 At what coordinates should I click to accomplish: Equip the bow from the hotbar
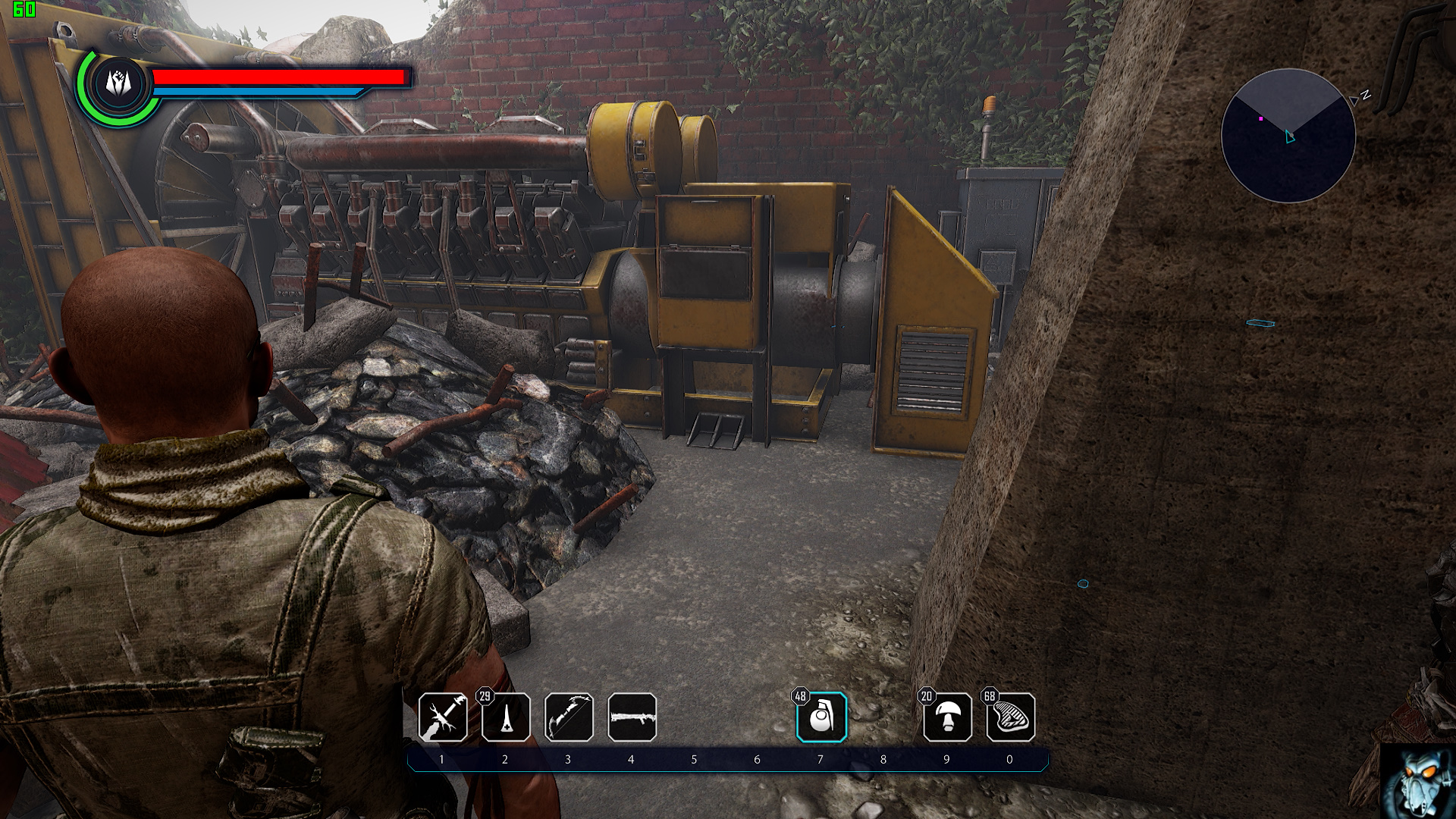[x=569, y=717]
